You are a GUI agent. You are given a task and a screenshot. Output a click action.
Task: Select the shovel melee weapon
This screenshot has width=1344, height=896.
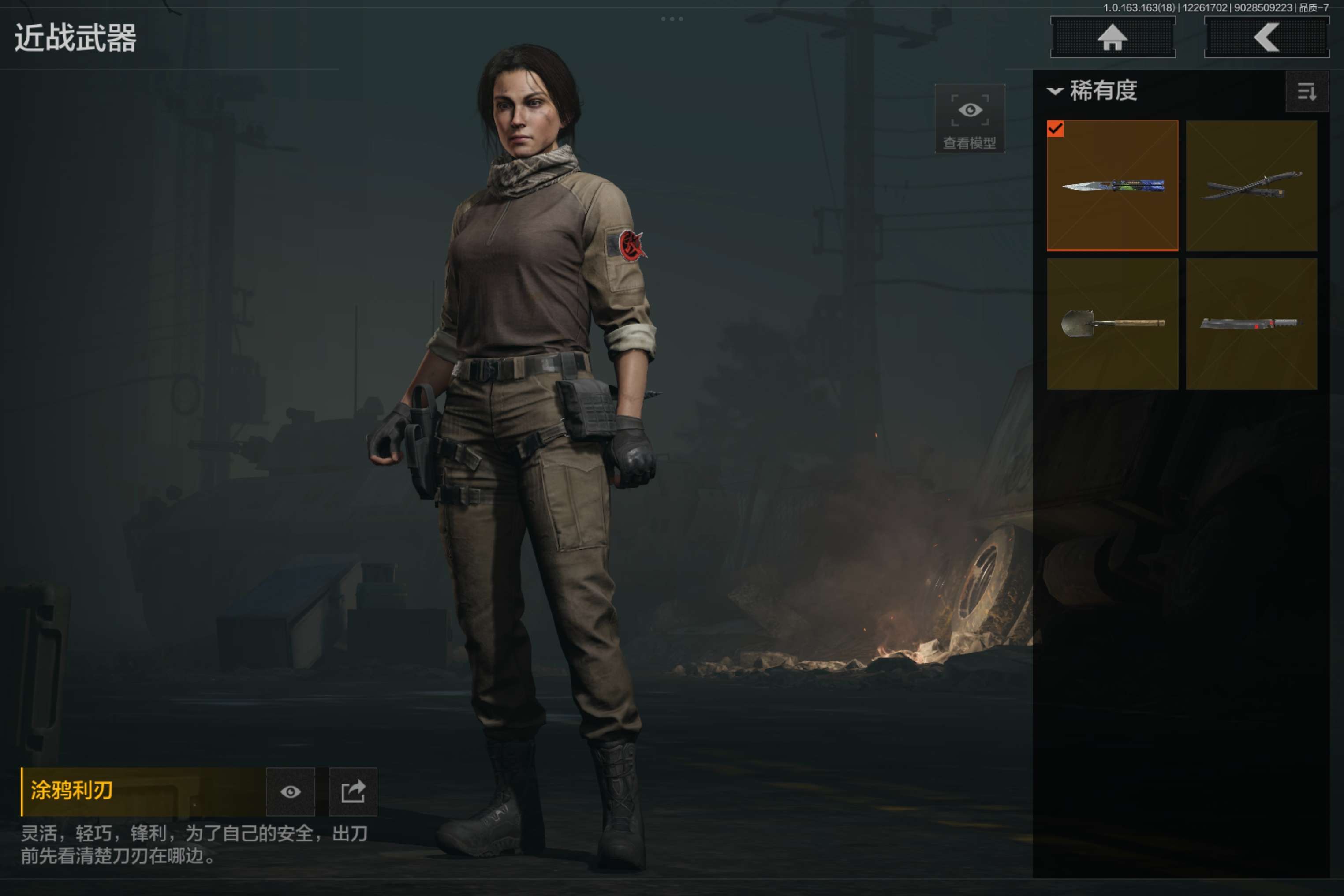click(1112, 324)
